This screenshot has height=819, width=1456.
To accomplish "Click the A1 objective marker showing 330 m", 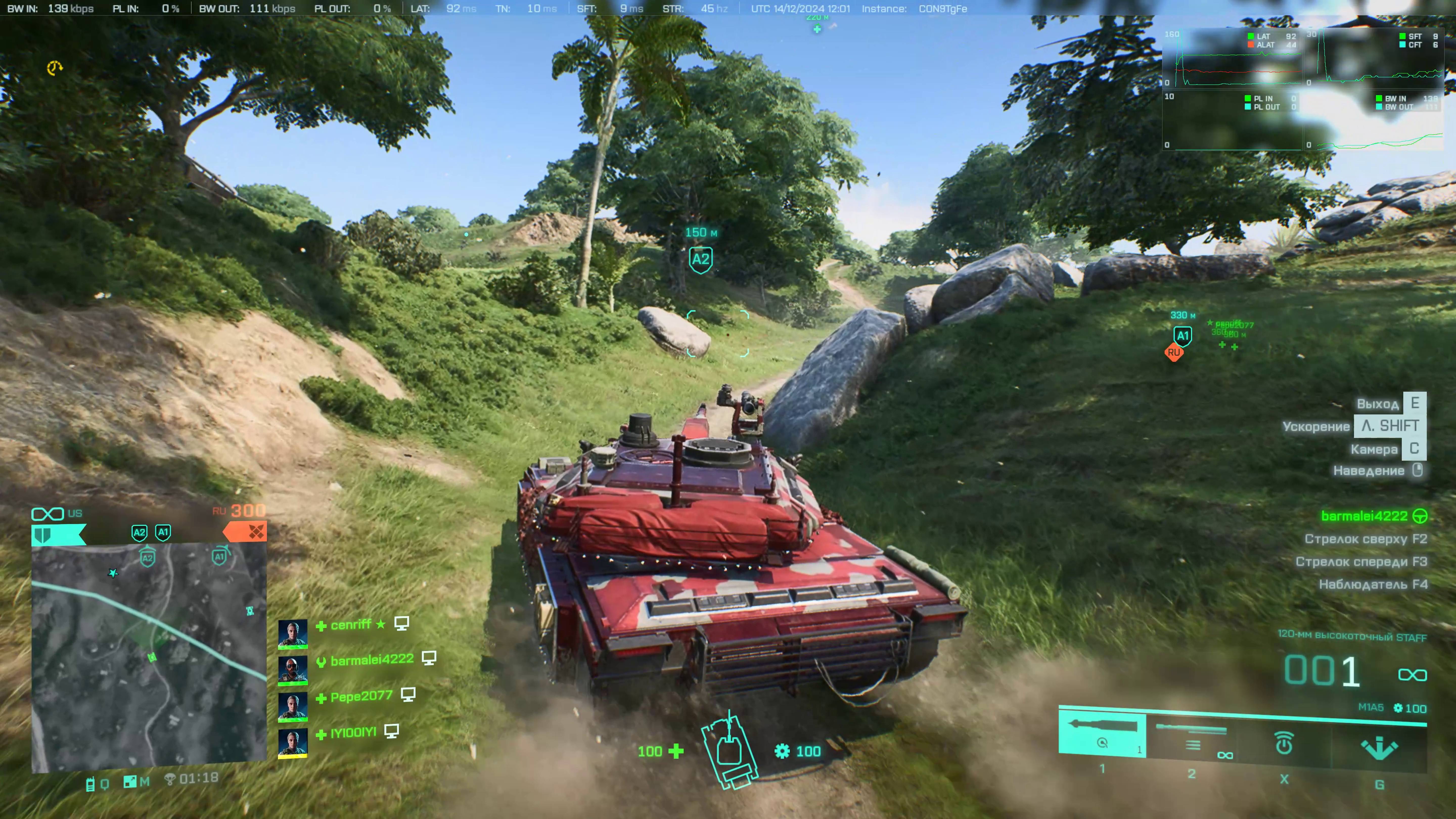I will 1182,336.
